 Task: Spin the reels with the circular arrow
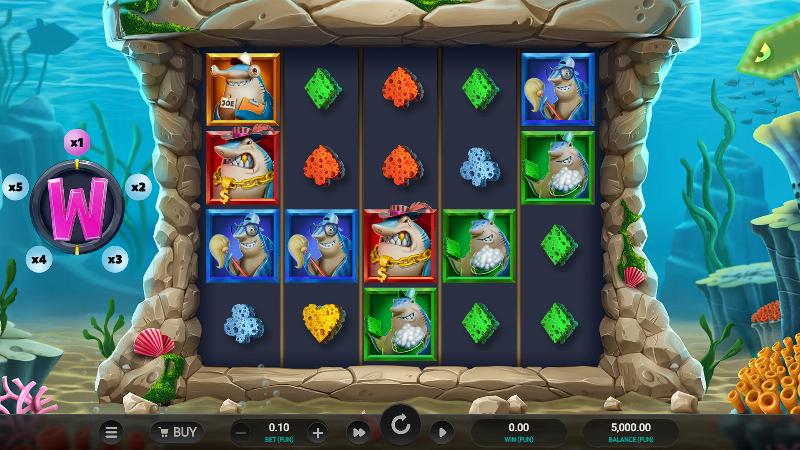click(x=400, y=428)
